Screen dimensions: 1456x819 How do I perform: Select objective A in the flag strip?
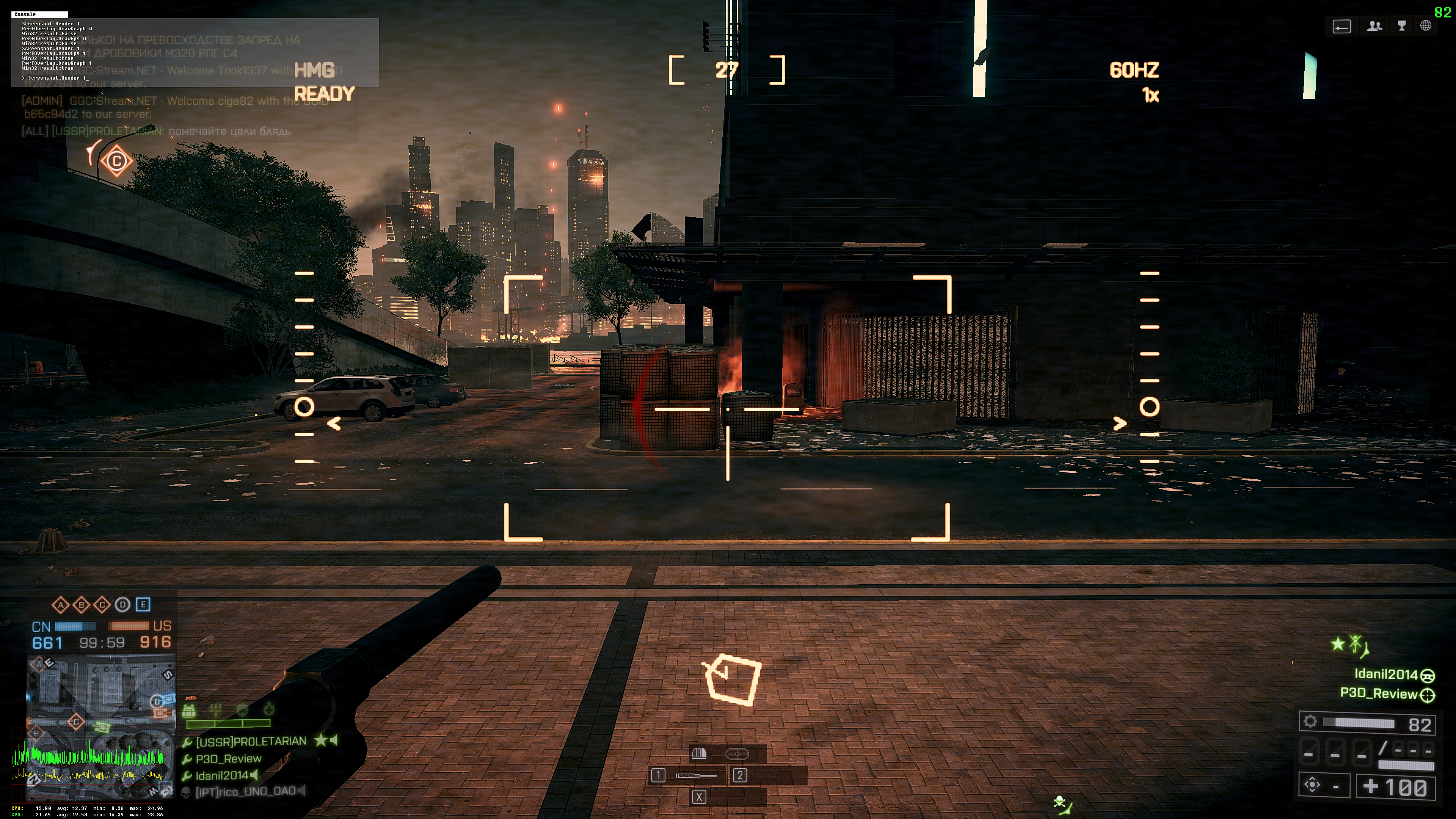click(61, 605)
